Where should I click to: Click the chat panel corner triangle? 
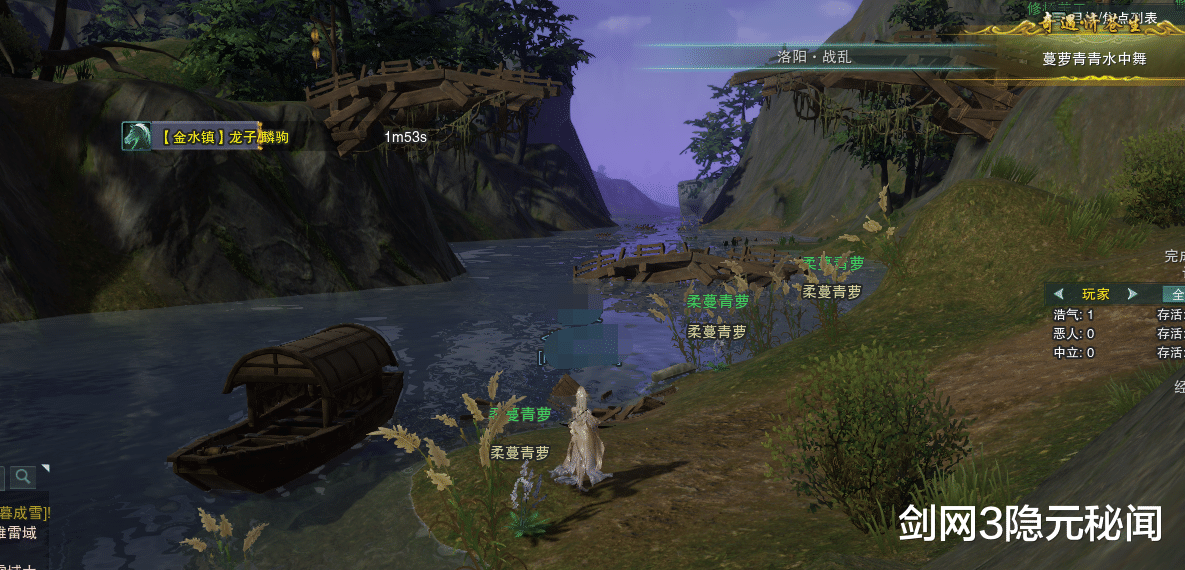(x=45, y=468)
